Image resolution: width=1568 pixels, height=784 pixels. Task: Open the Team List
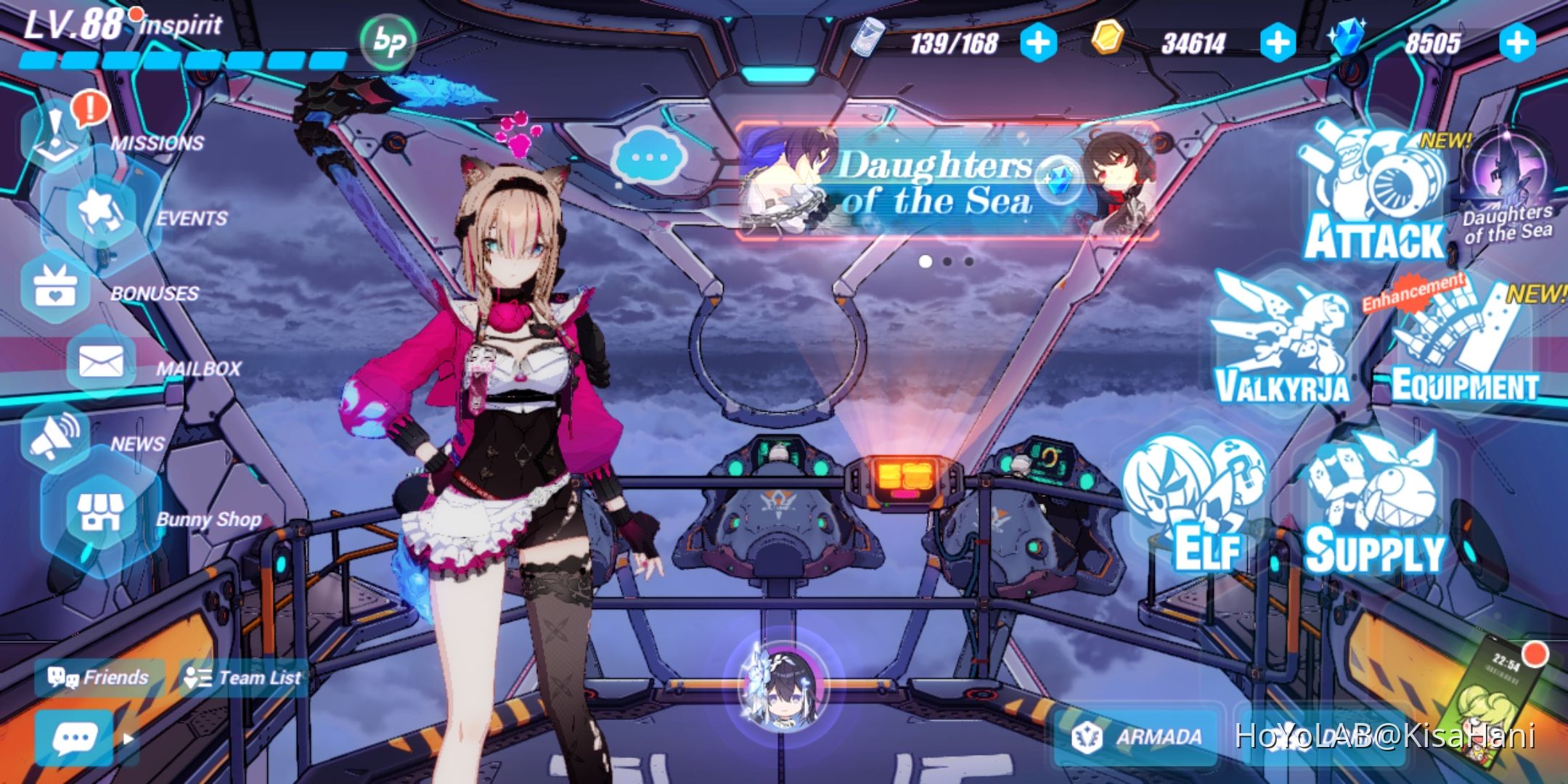[243, 679]
